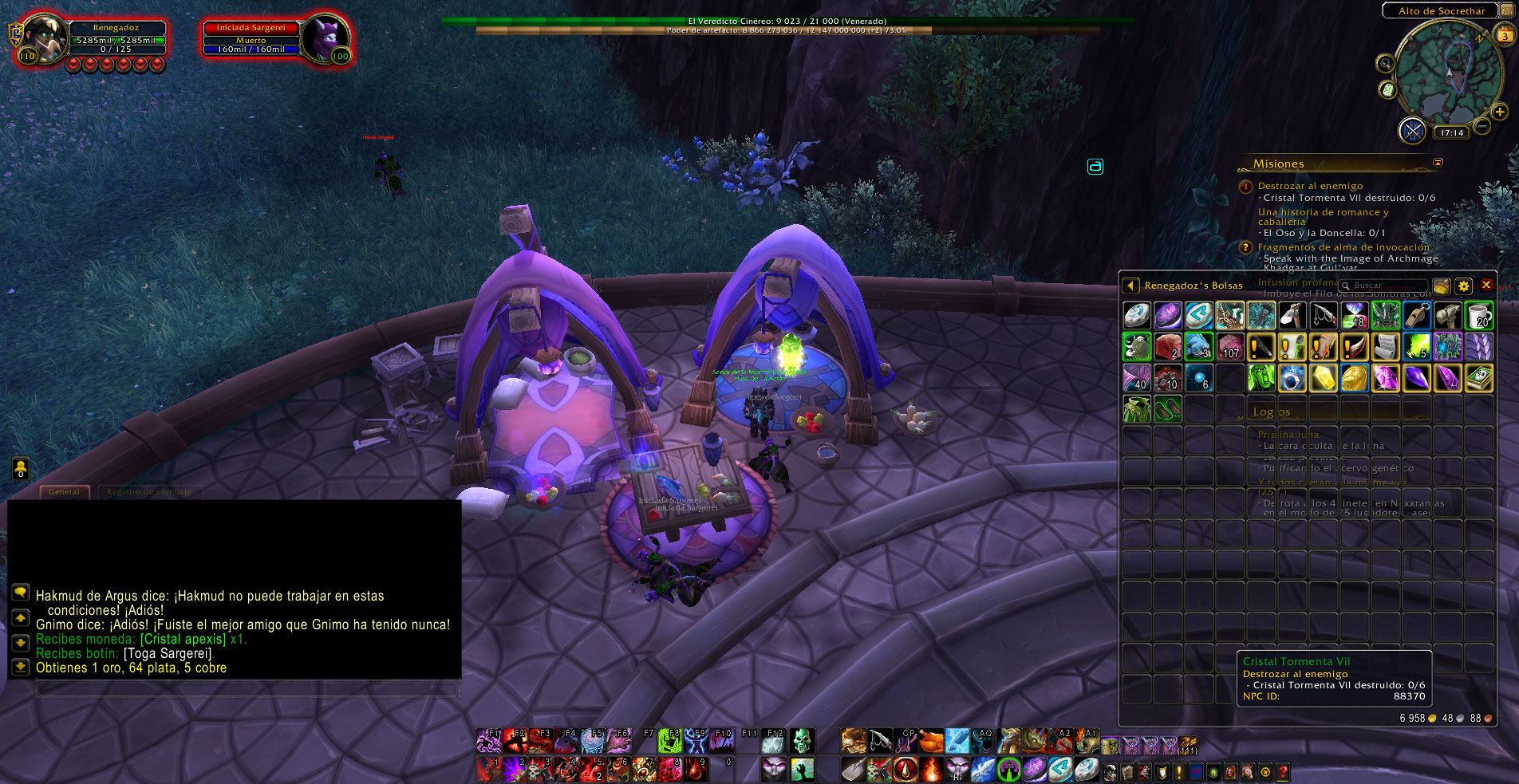The width and height of the screenshot is (1519, 784).
Task: Open the crossed-swords class hall button
Action: (1412, 130)
